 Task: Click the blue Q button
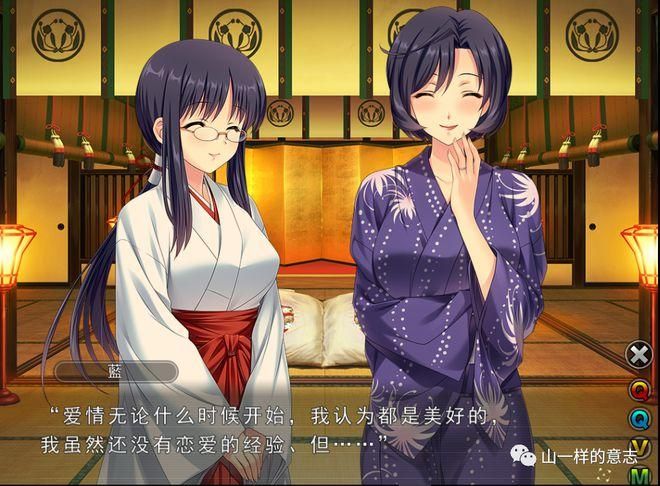click(x=639, y=418)
